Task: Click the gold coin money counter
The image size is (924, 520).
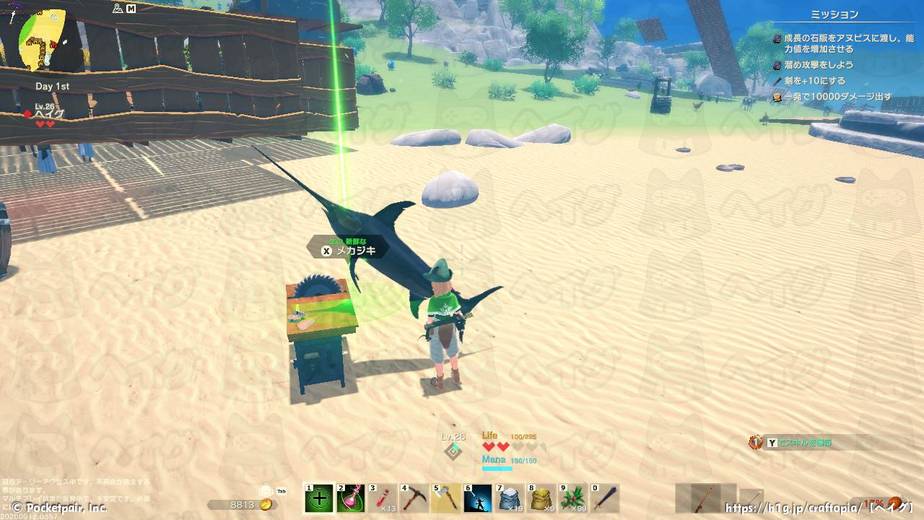Action: 242,505
